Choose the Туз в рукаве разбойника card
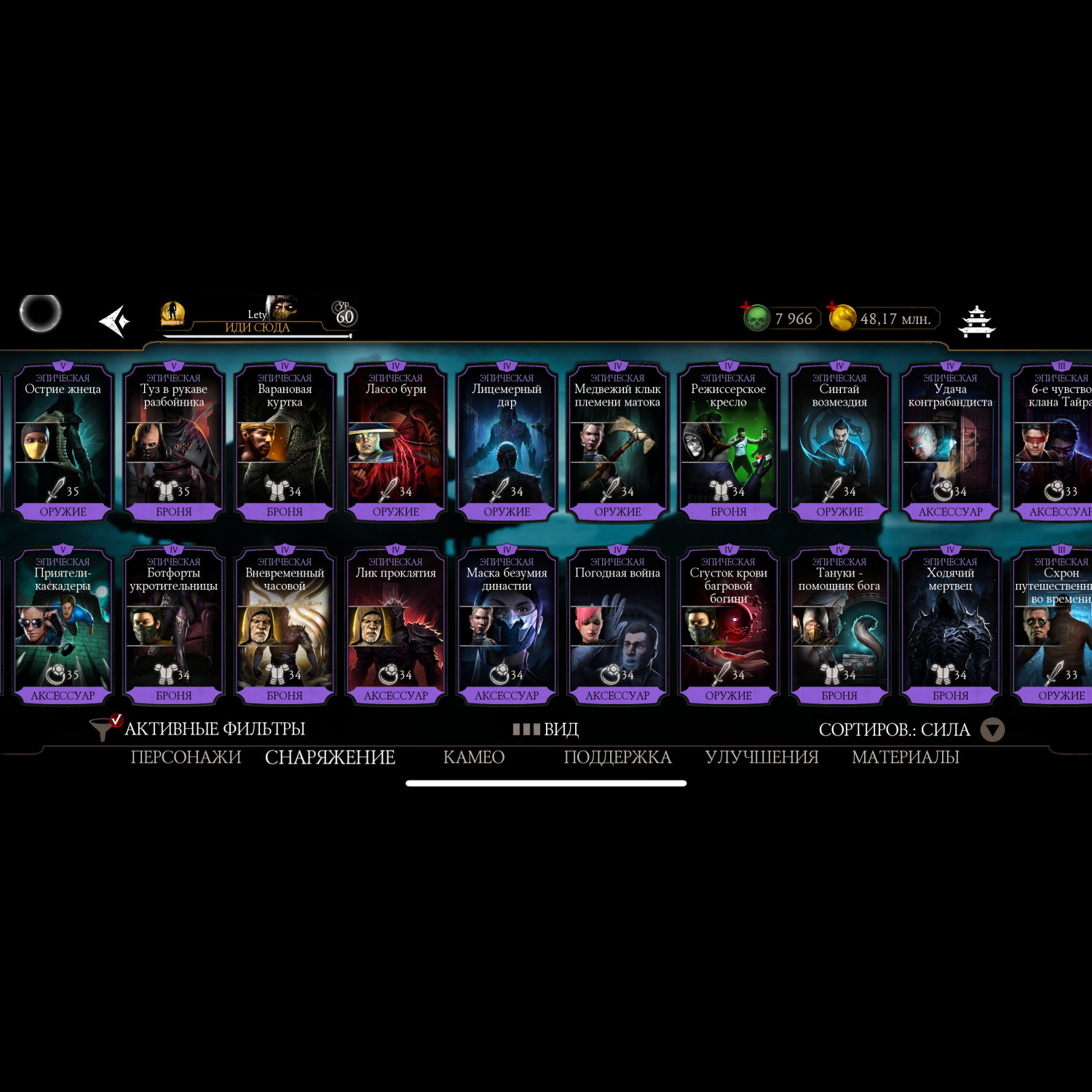Viewport: 1092px width, 1092px height. point(174,442)
